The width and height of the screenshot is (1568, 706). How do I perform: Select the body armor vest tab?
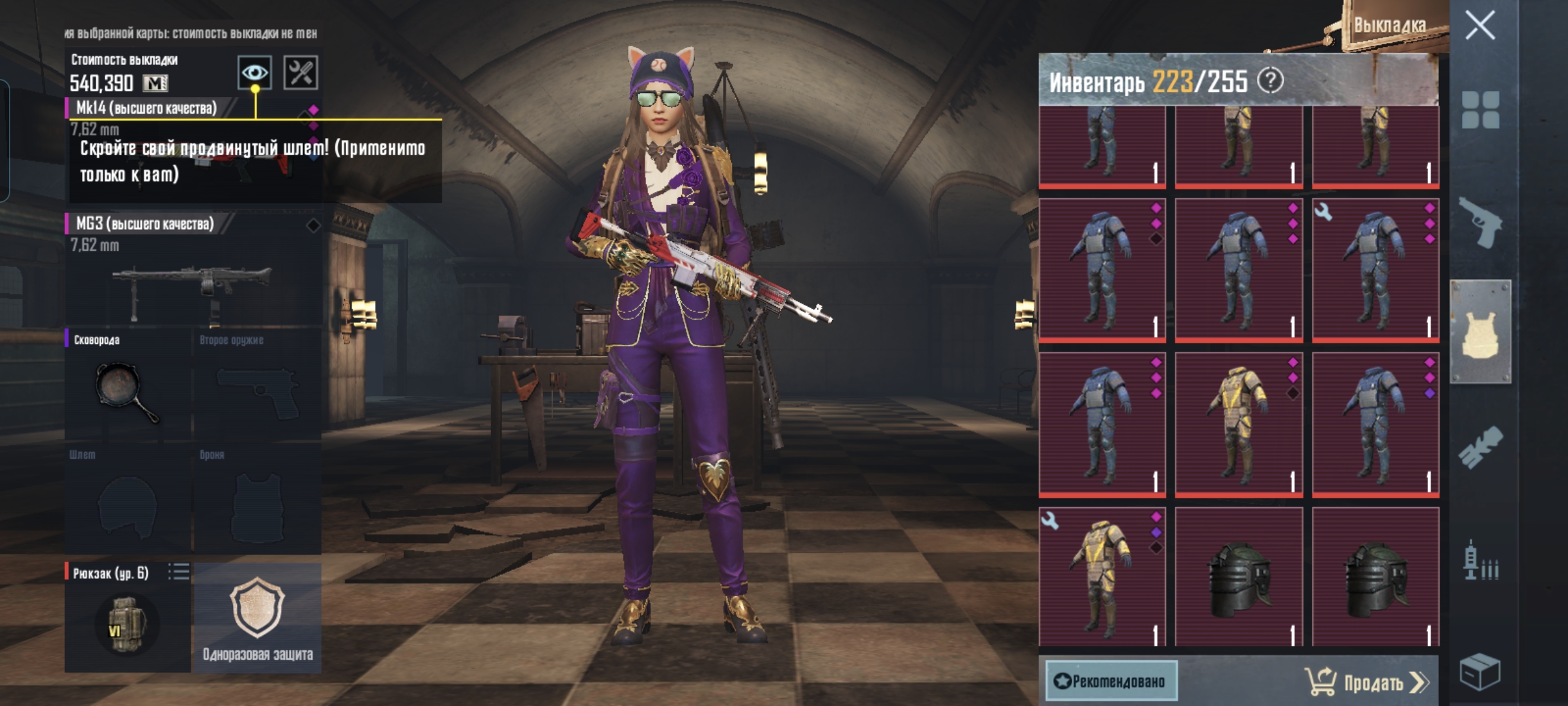point(1480,332)
